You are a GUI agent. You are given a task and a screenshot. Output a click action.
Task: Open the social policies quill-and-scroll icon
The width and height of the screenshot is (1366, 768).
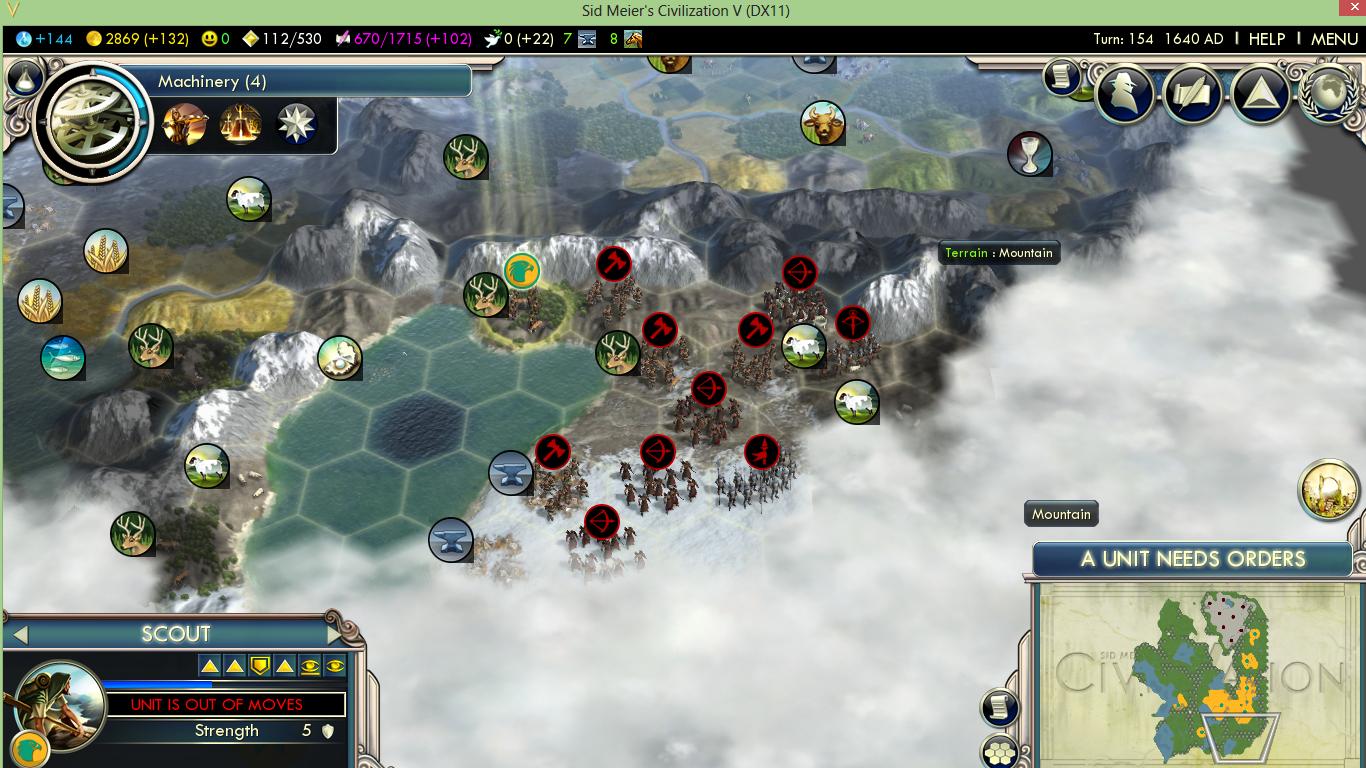click(1193, 93)
